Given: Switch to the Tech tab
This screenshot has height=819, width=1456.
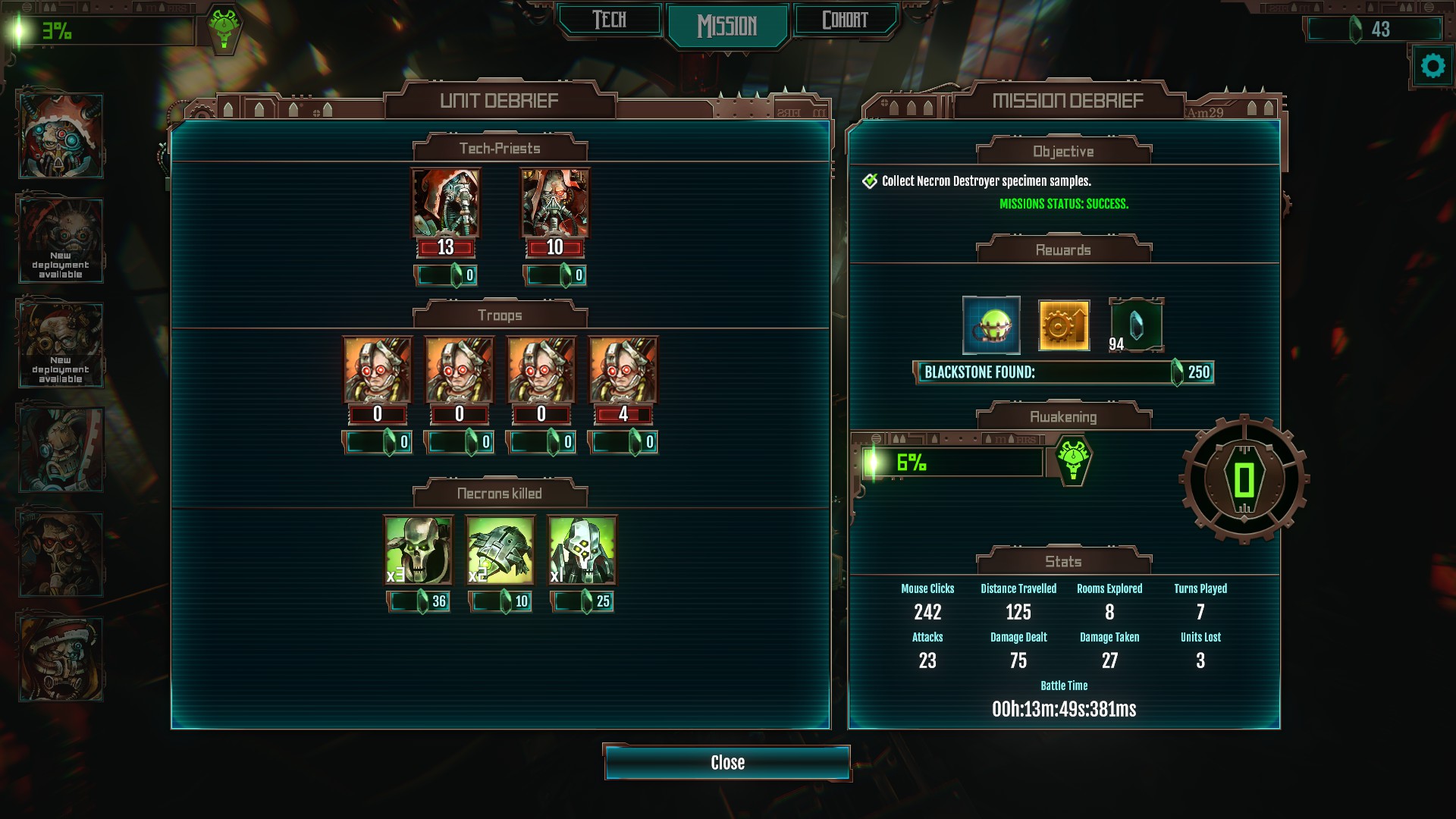Looking at the screenshot, I should [610, 20].
